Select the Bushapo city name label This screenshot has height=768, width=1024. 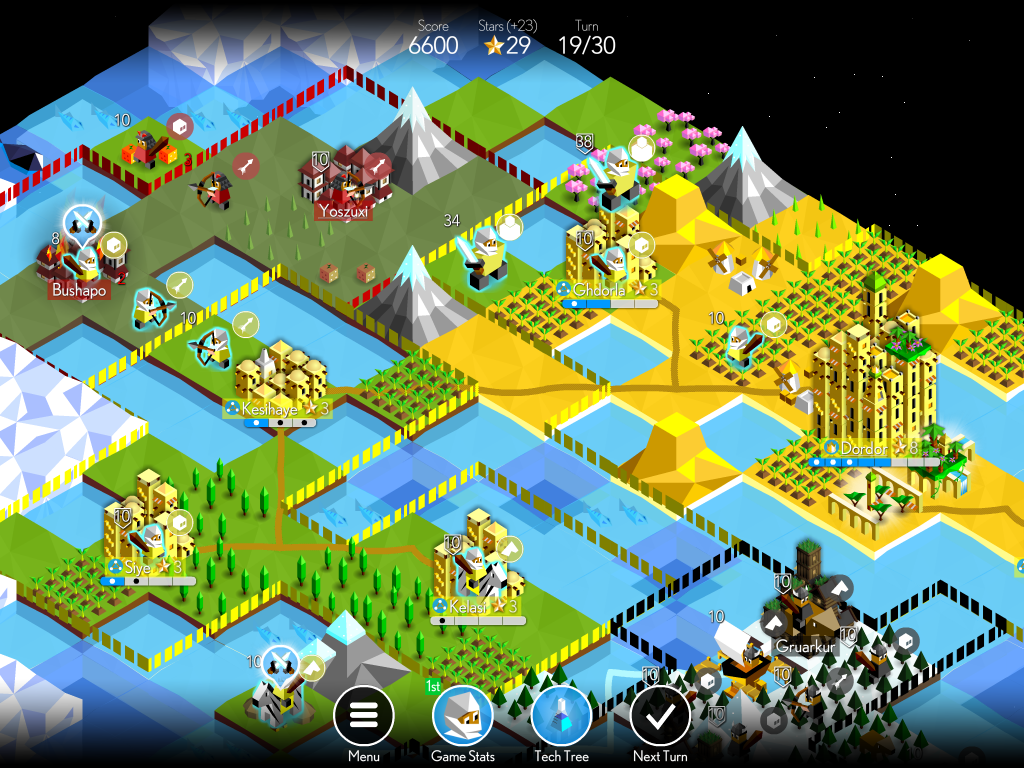[x=79, y=291]
